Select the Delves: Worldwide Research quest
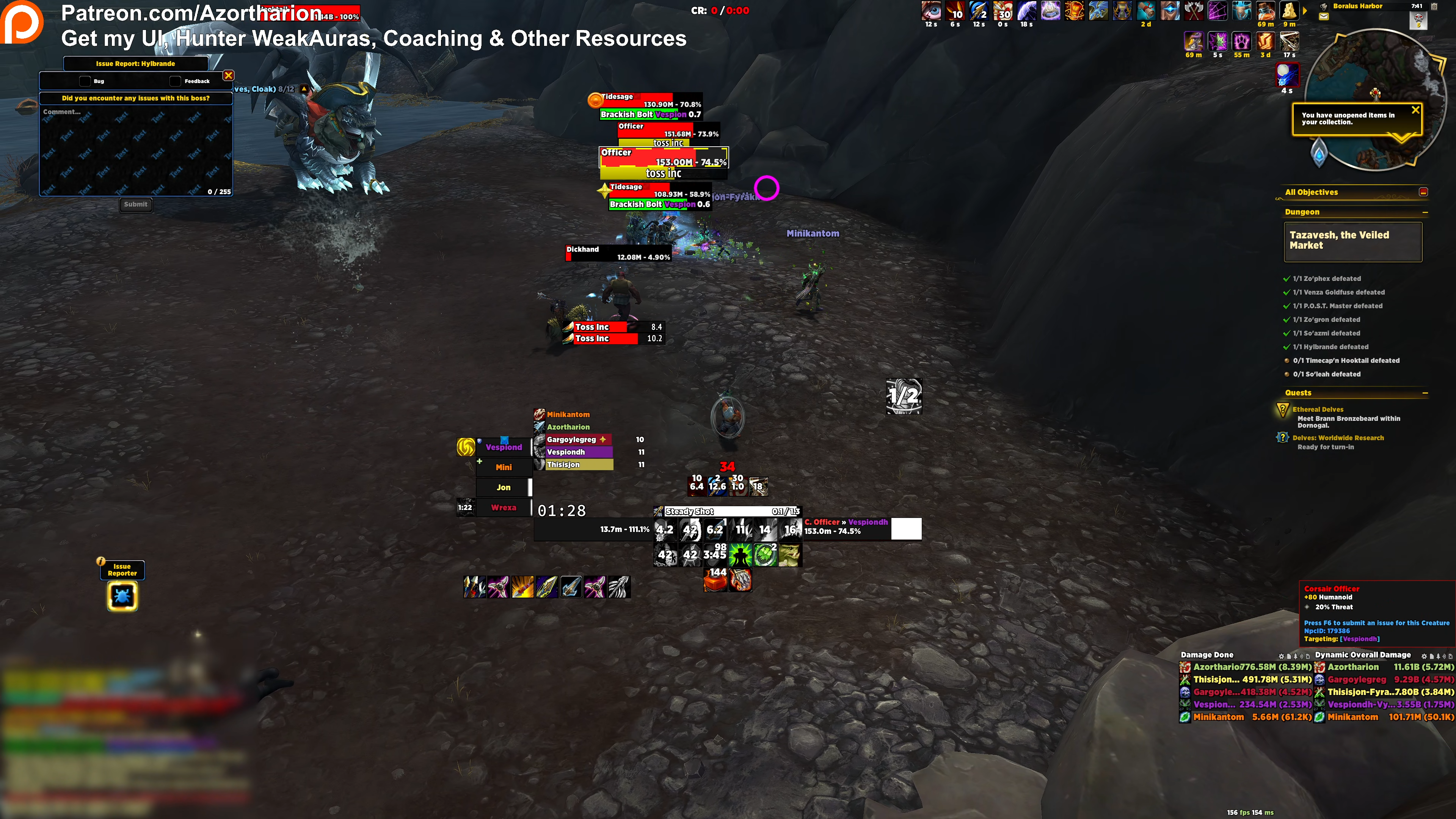The width and height of the screenshot is (1456, 819). point(1338,438)
